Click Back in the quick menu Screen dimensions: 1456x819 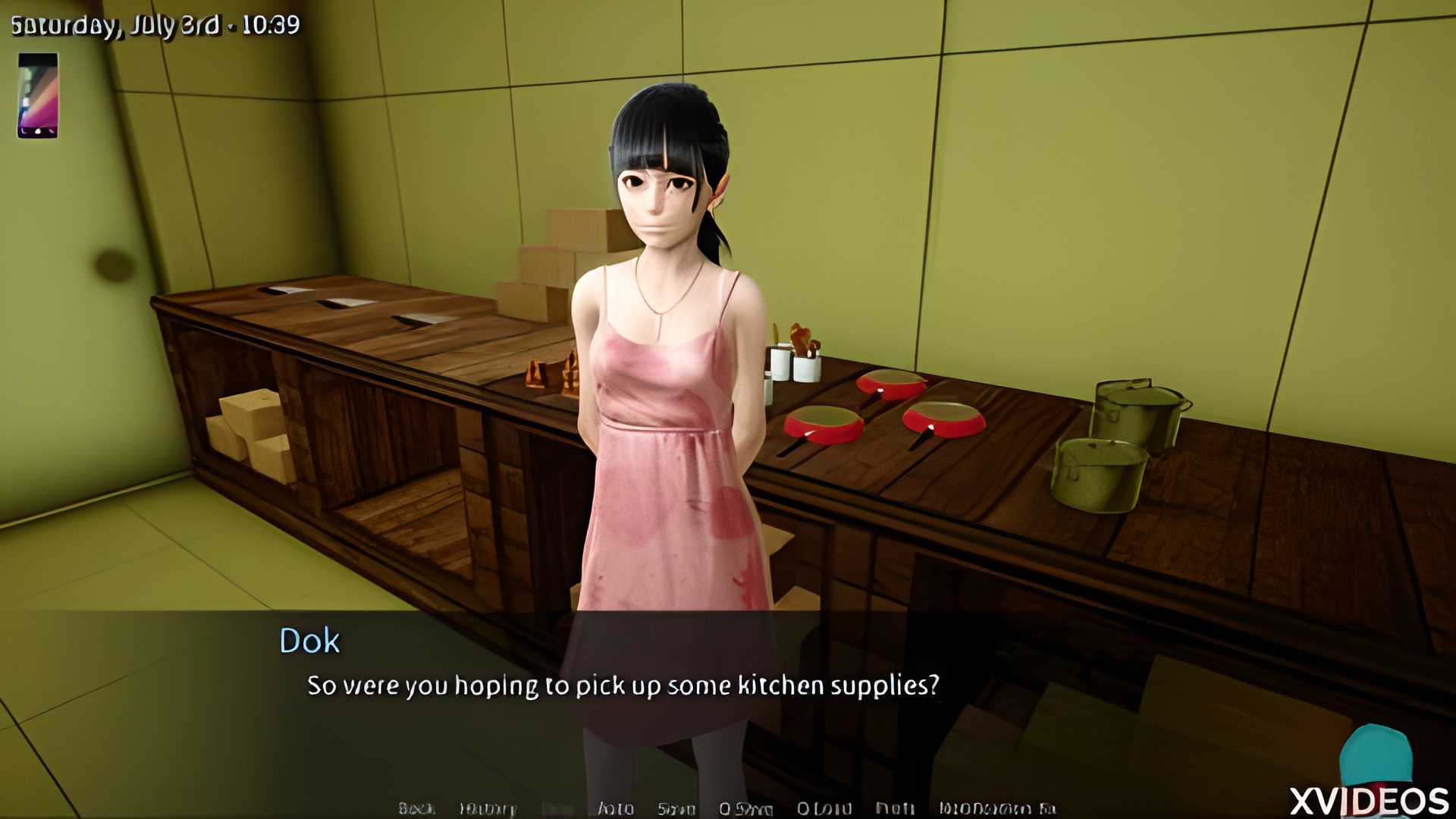tap(416, 808)
